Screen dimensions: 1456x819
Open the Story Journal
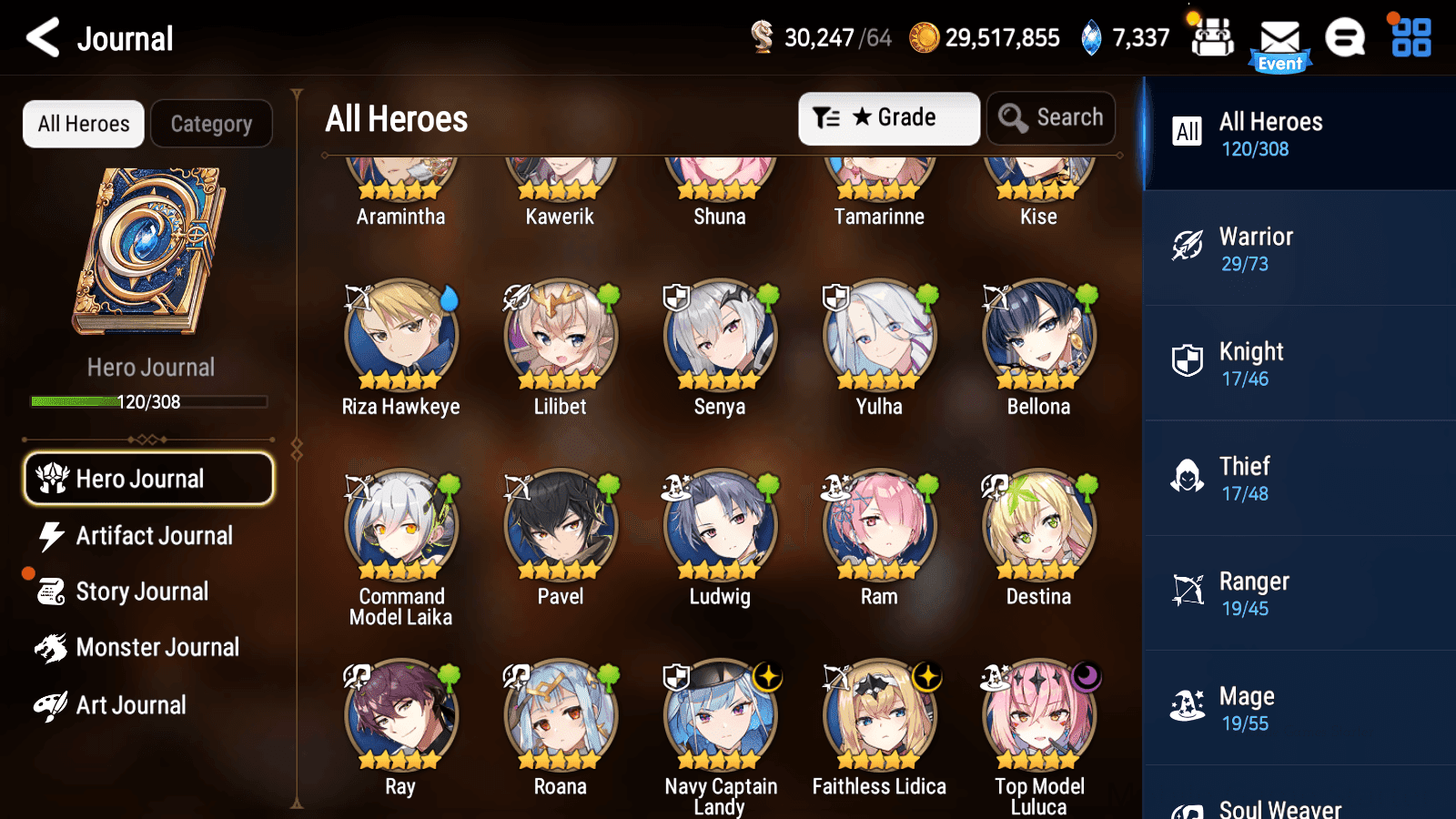click(141, 591)
